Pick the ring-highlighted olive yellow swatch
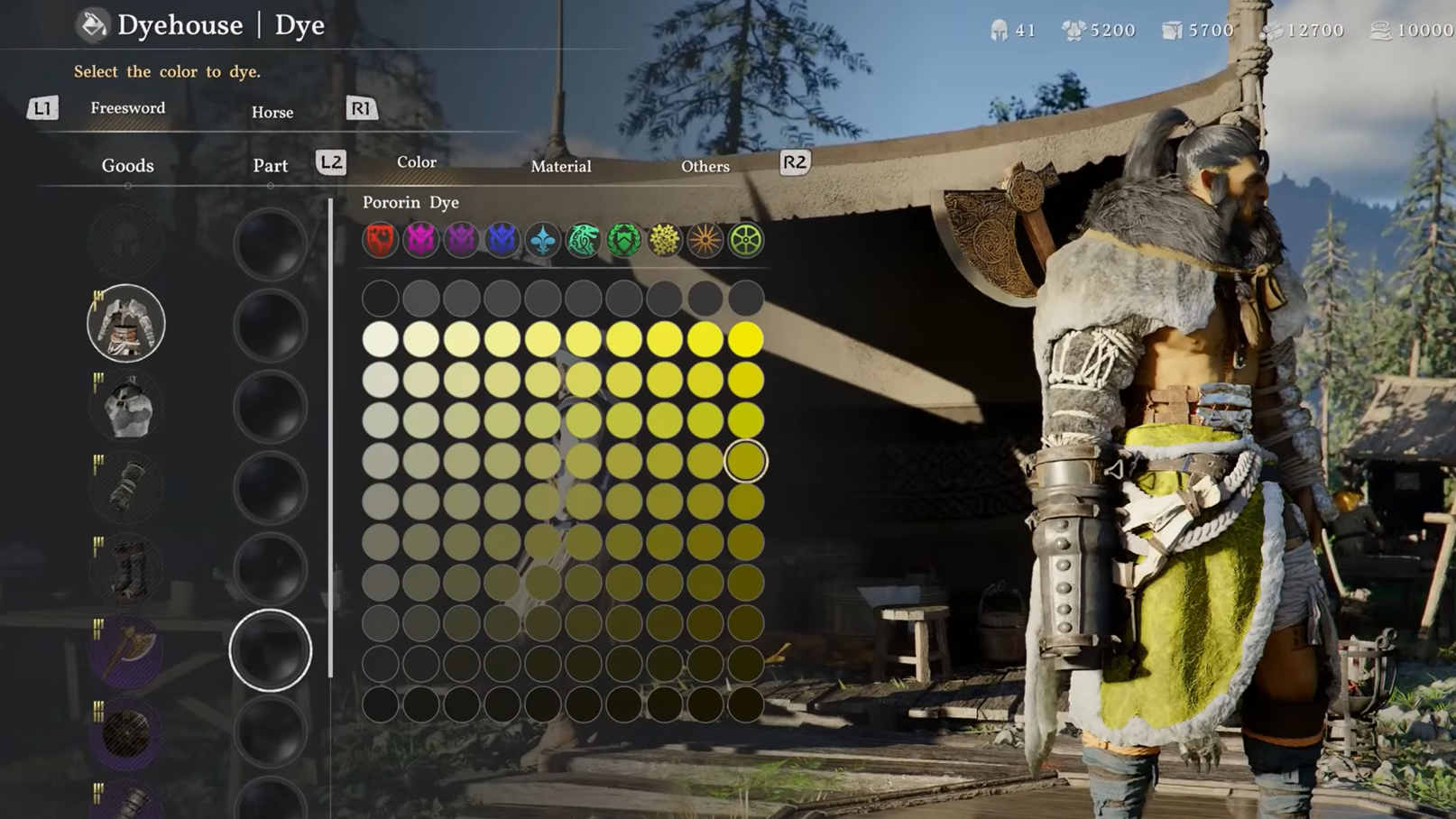The image size is (1456, 819). click(746, 461)
